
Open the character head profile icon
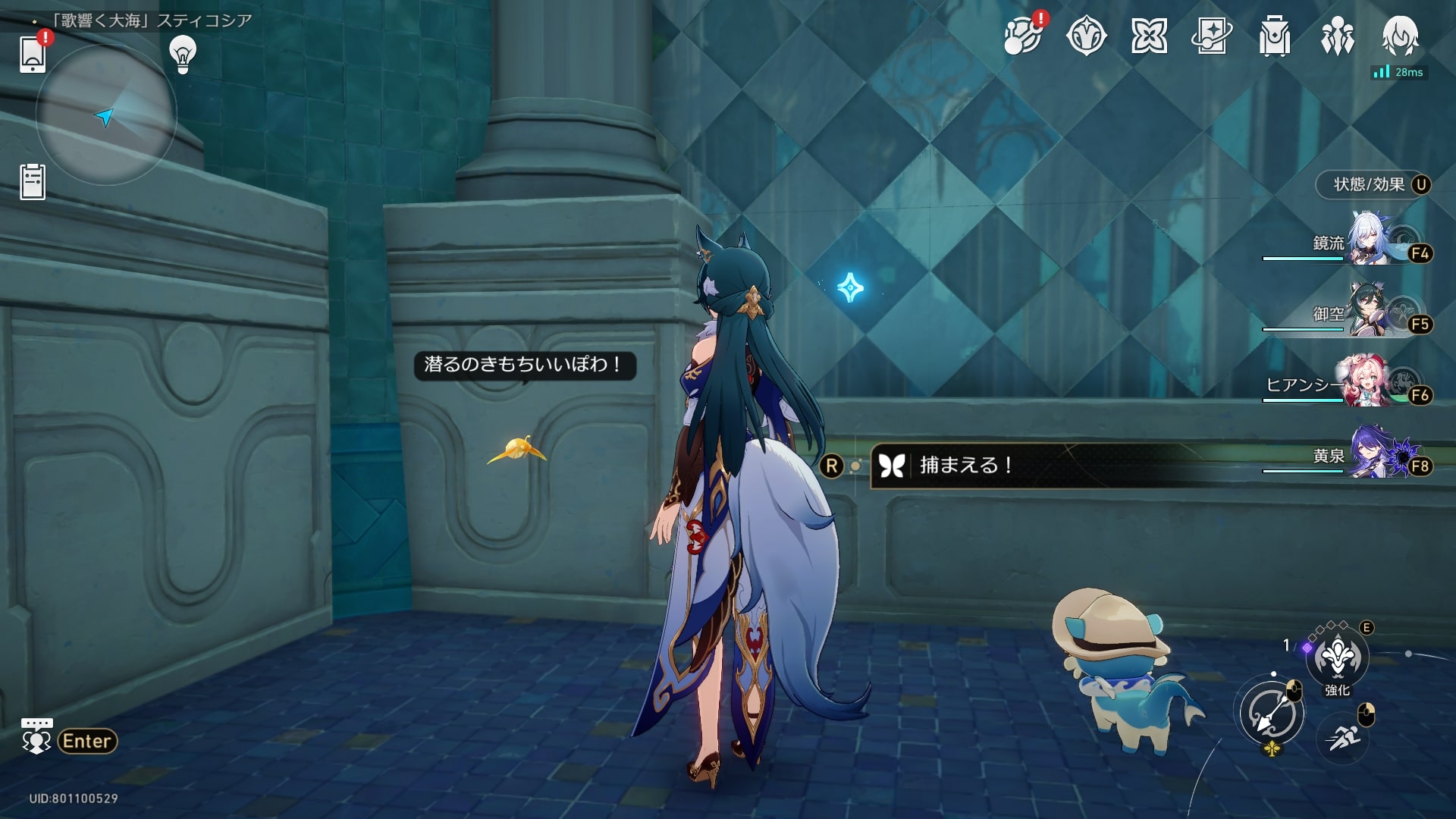pos(1400,36)
